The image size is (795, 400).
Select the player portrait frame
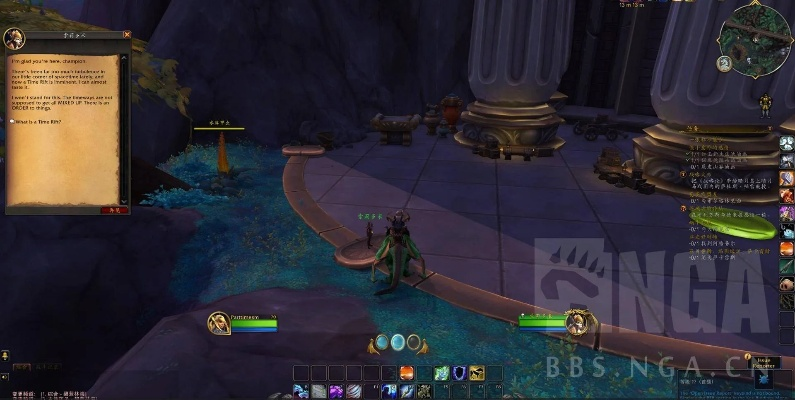217,323
